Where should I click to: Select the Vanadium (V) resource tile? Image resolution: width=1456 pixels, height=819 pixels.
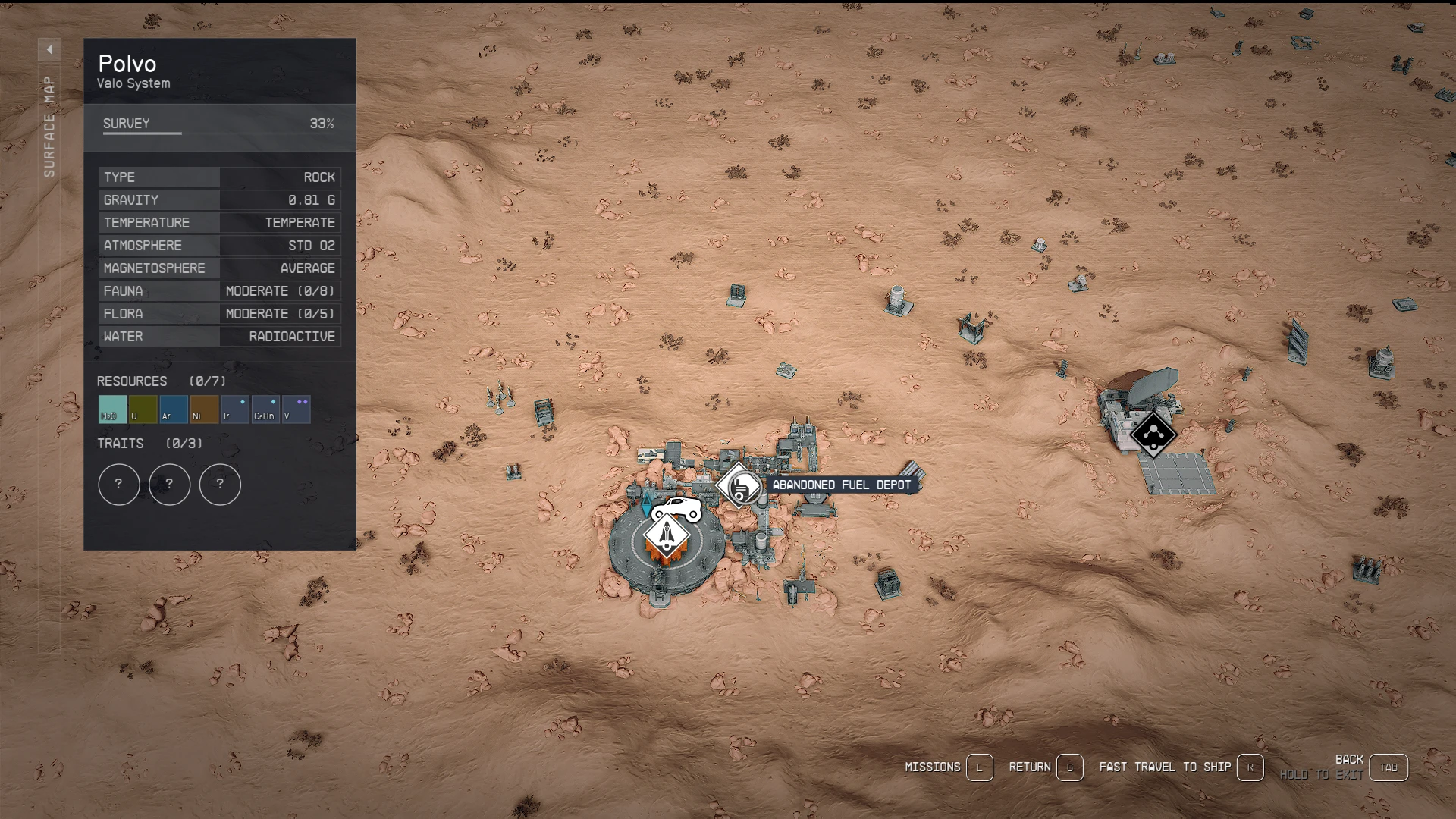296,409
